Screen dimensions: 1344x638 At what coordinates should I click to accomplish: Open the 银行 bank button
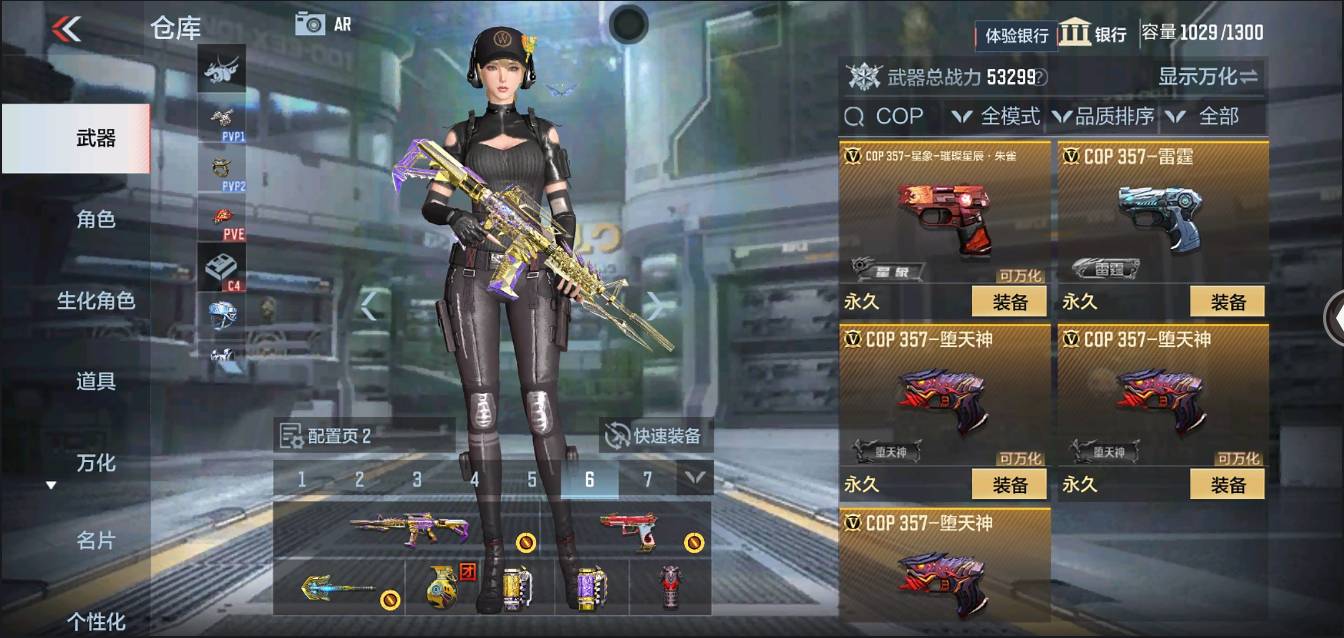pos(1093,33)
